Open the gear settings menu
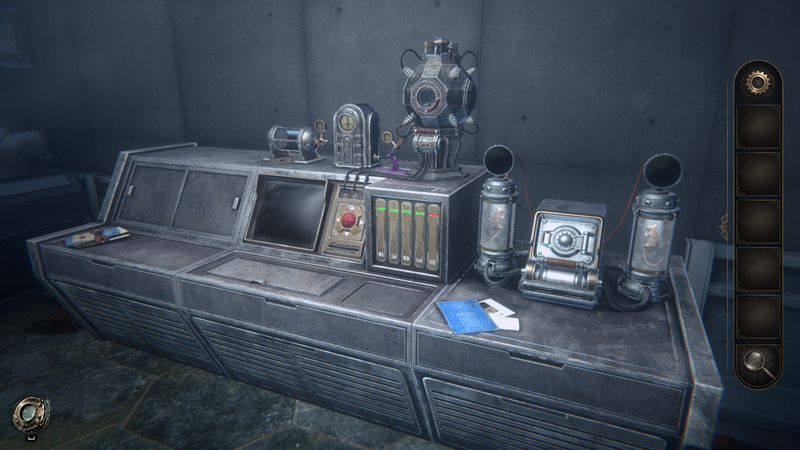Viewport: 800px width, 450px height. 758,80
